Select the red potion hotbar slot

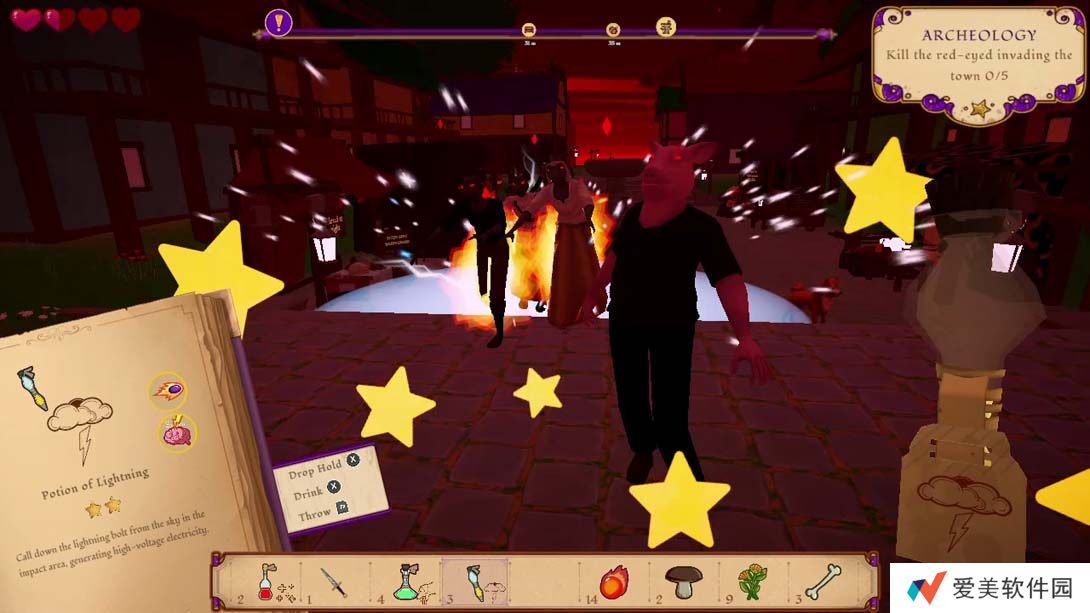(268, 581)
